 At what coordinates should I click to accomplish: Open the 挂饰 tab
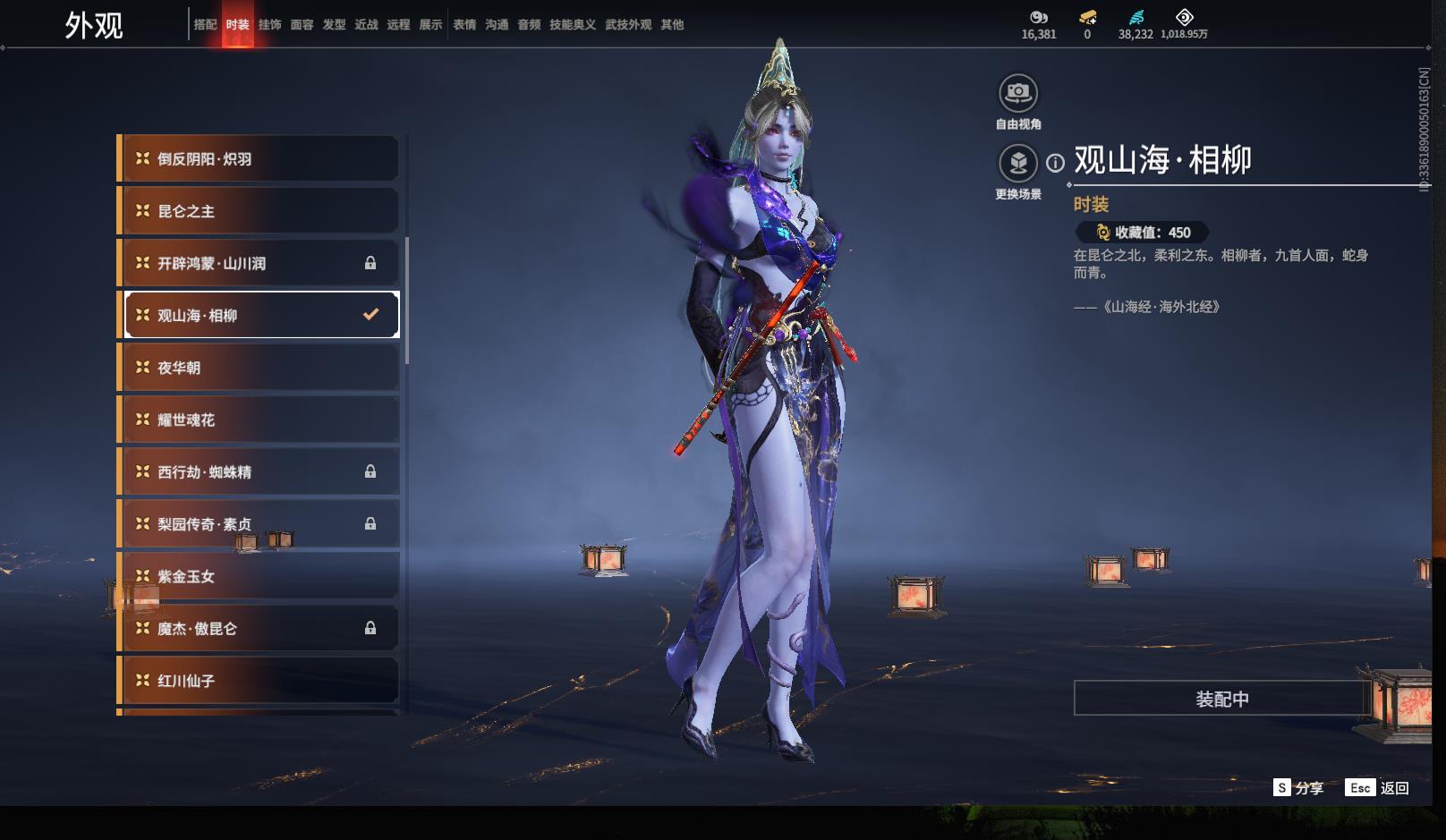(x=269, y=25)
